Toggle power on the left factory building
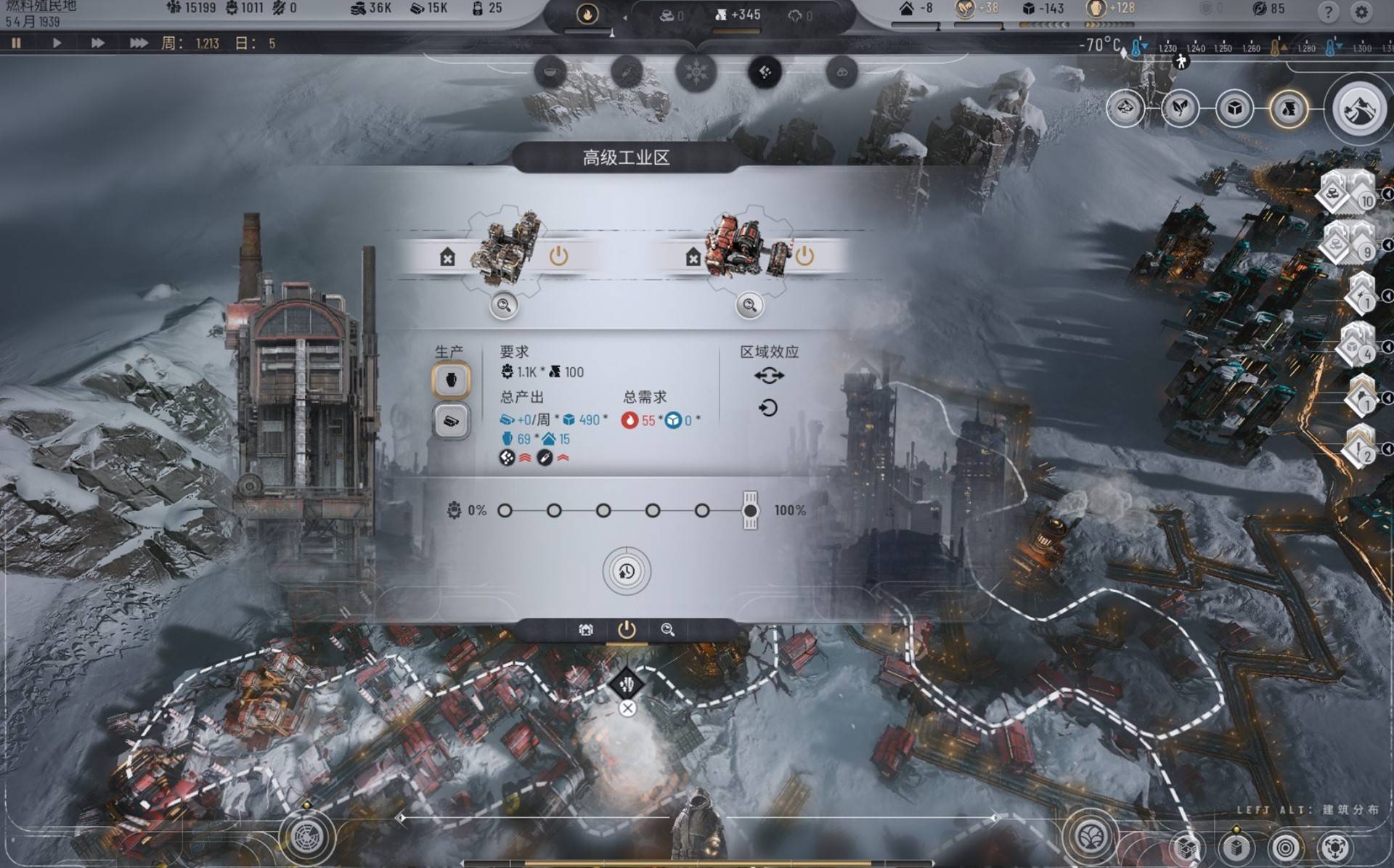This screenshot has width=1394, height=868. [x=558, y=256]
